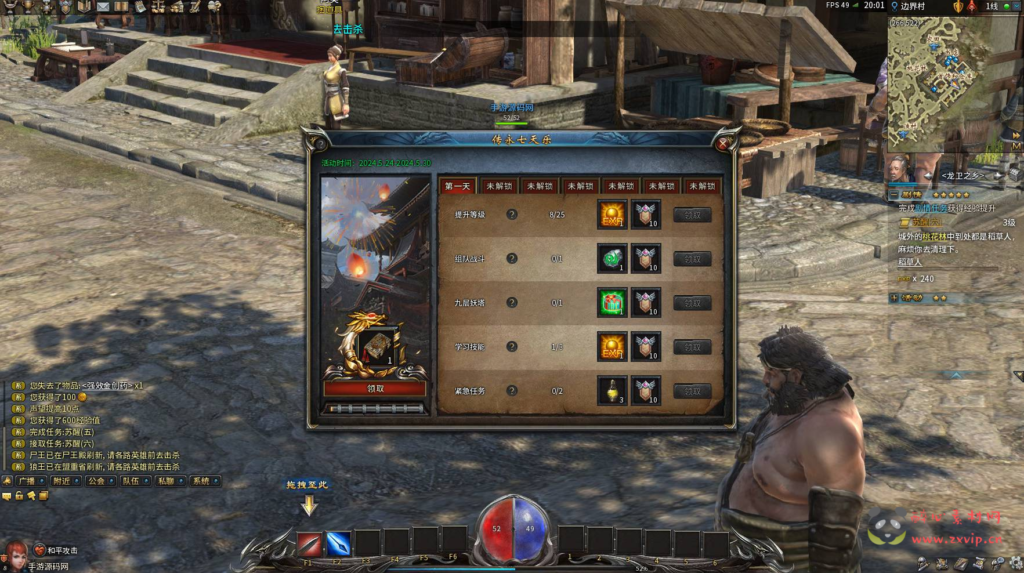Close the seven-day event window
The image size is (1024, 573).
pyautogui.click(x=723, y=143)
